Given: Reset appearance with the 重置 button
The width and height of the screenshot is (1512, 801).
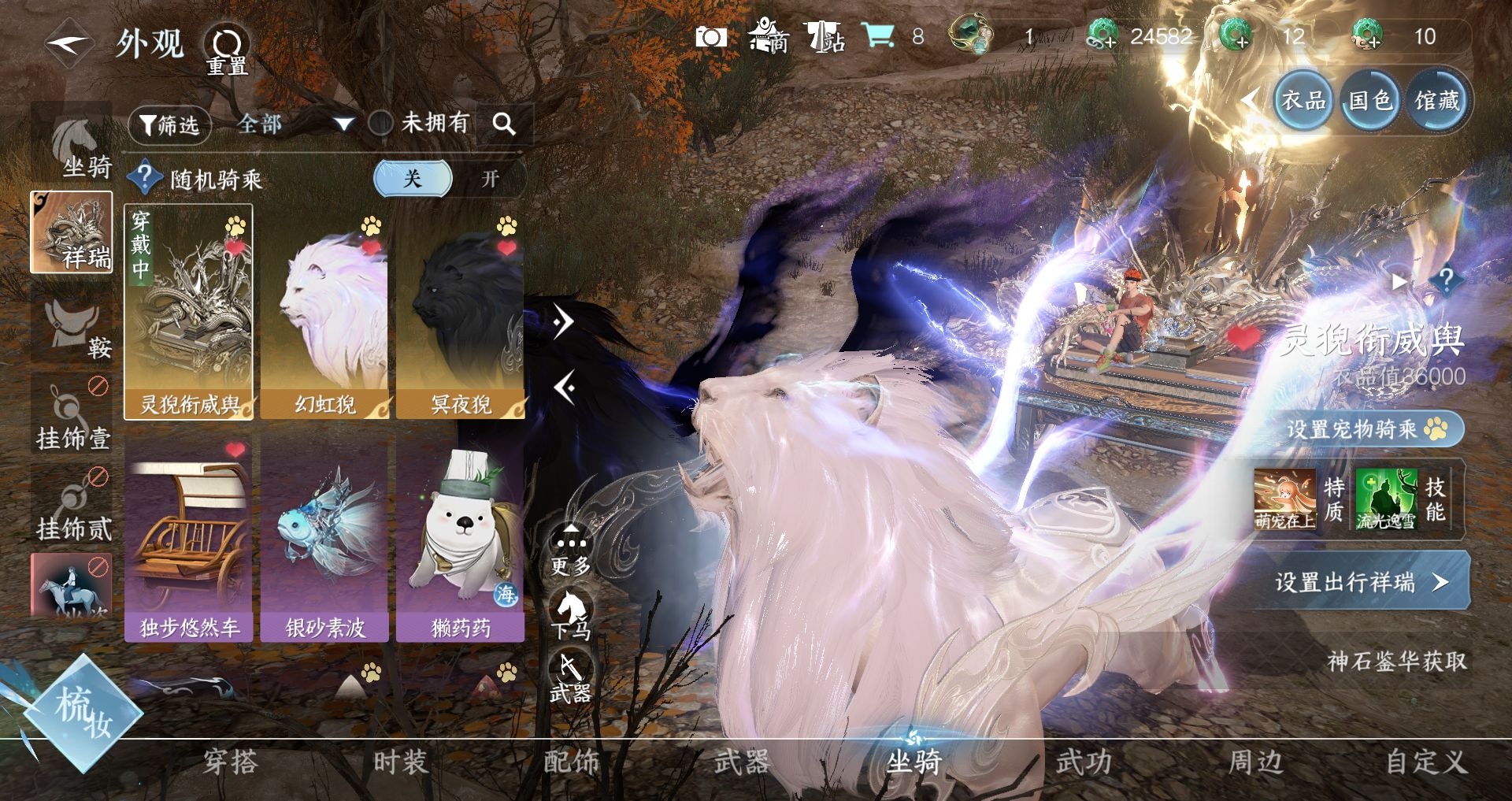Looking at the screenshot, I should (x=228, y=49).
